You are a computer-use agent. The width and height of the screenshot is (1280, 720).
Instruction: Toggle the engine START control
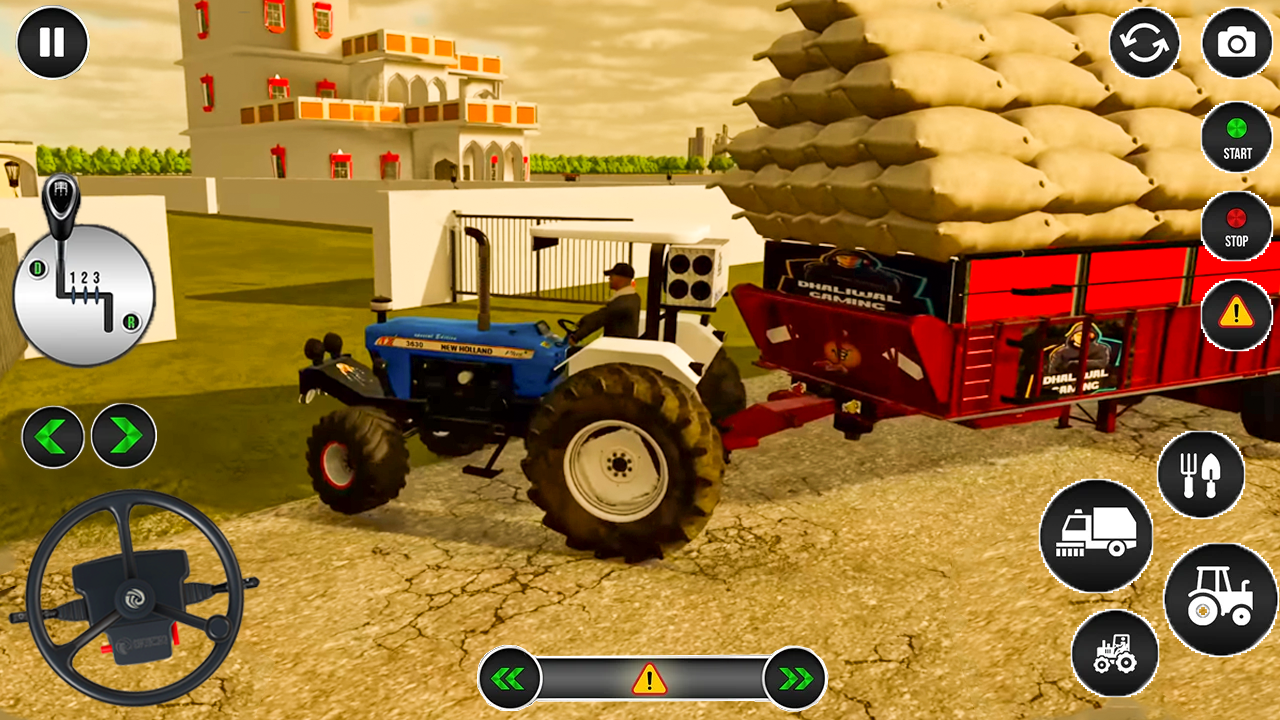click(1237, 138)
